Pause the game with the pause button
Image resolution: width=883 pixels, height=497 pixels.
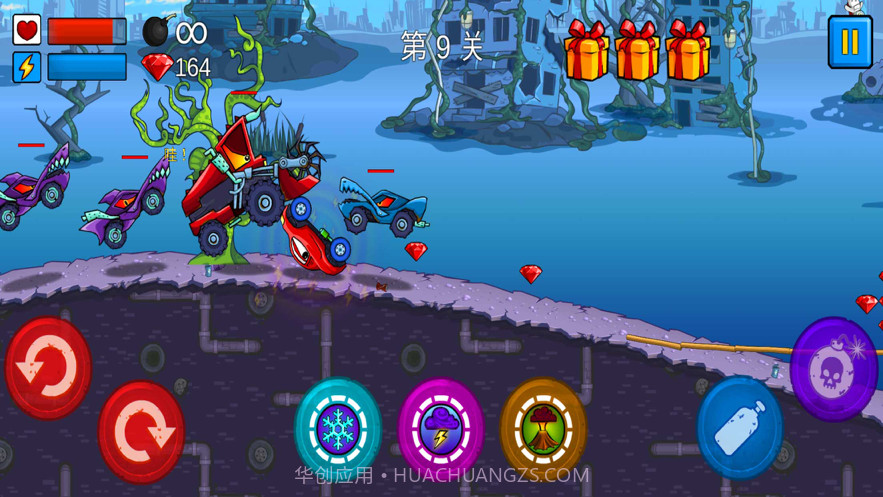pyautogui.click(x=849, y=42)
